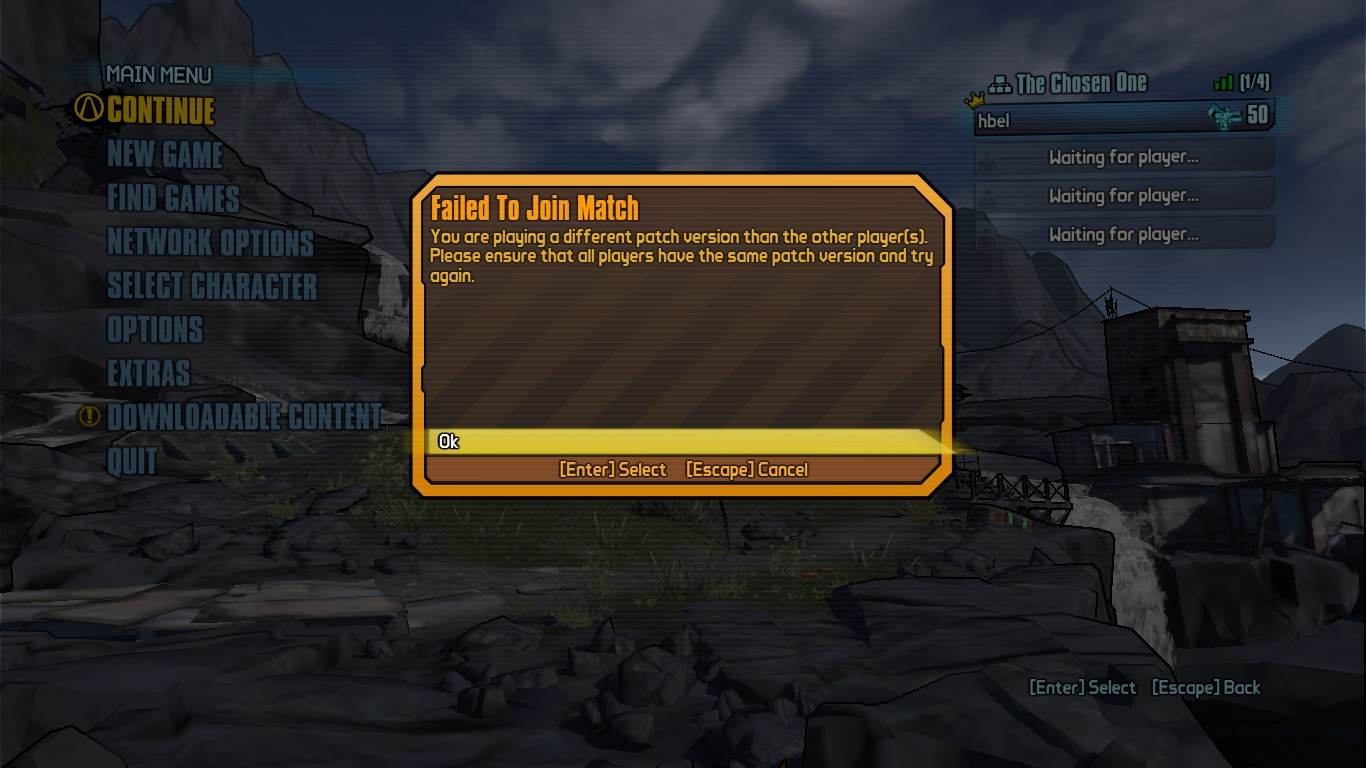1366x768 pixels.
Task: Open the Options menu
Action: (x=155, y=329)
